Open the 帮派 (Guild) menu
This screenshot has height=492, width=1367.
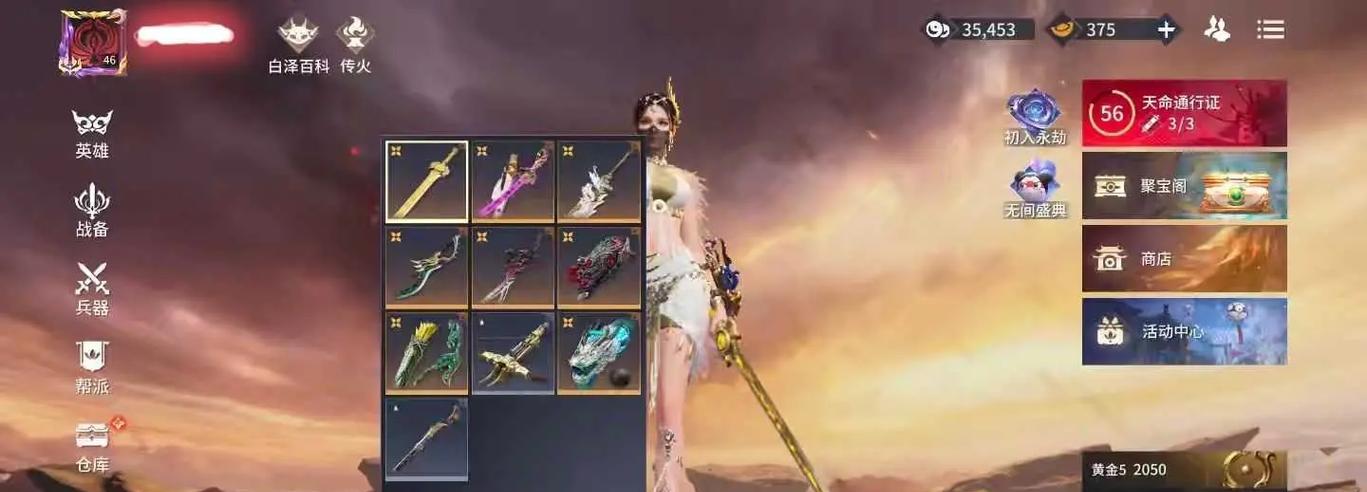[92, 366]
